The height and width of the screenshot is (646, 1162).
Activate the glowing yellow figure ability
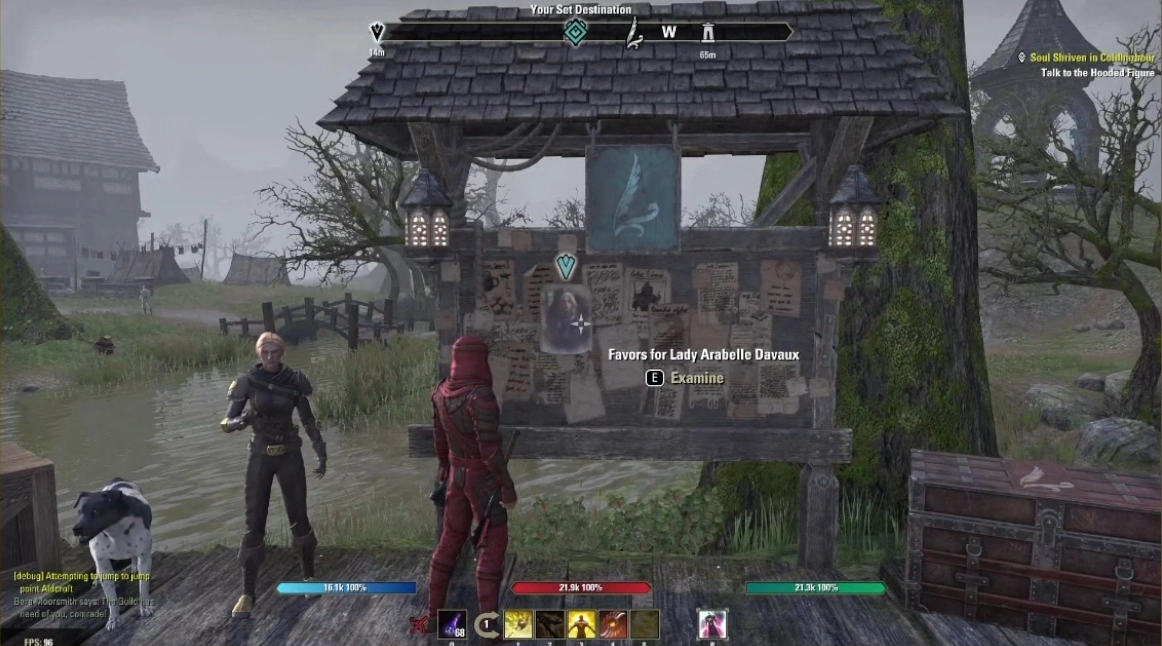coord(581,625)
